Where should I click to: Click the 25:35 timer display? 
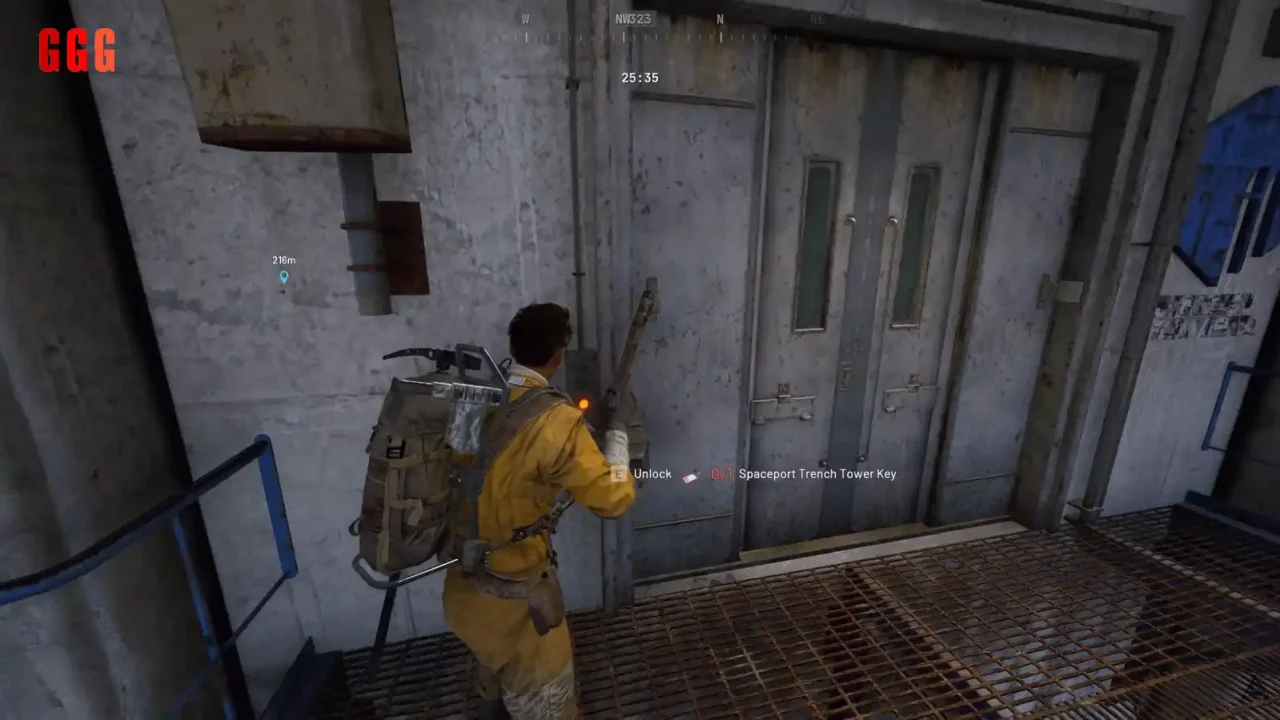pyautogui.click(x=638, y=77)
